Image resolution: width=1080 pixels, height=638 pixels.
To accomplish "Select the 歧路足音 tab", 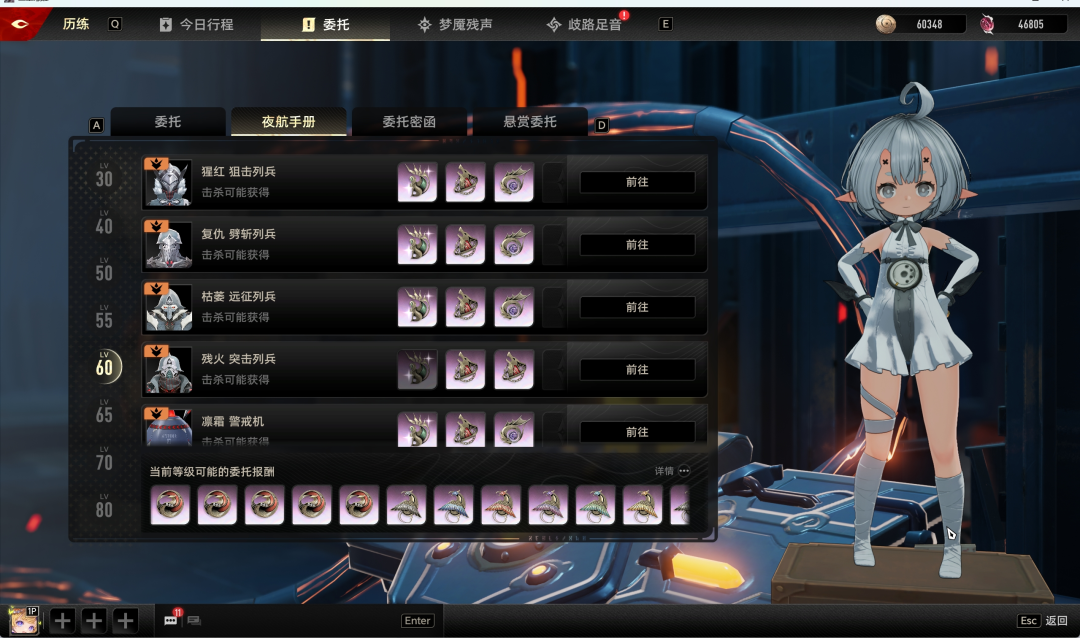I will click(x=584, y=24).
